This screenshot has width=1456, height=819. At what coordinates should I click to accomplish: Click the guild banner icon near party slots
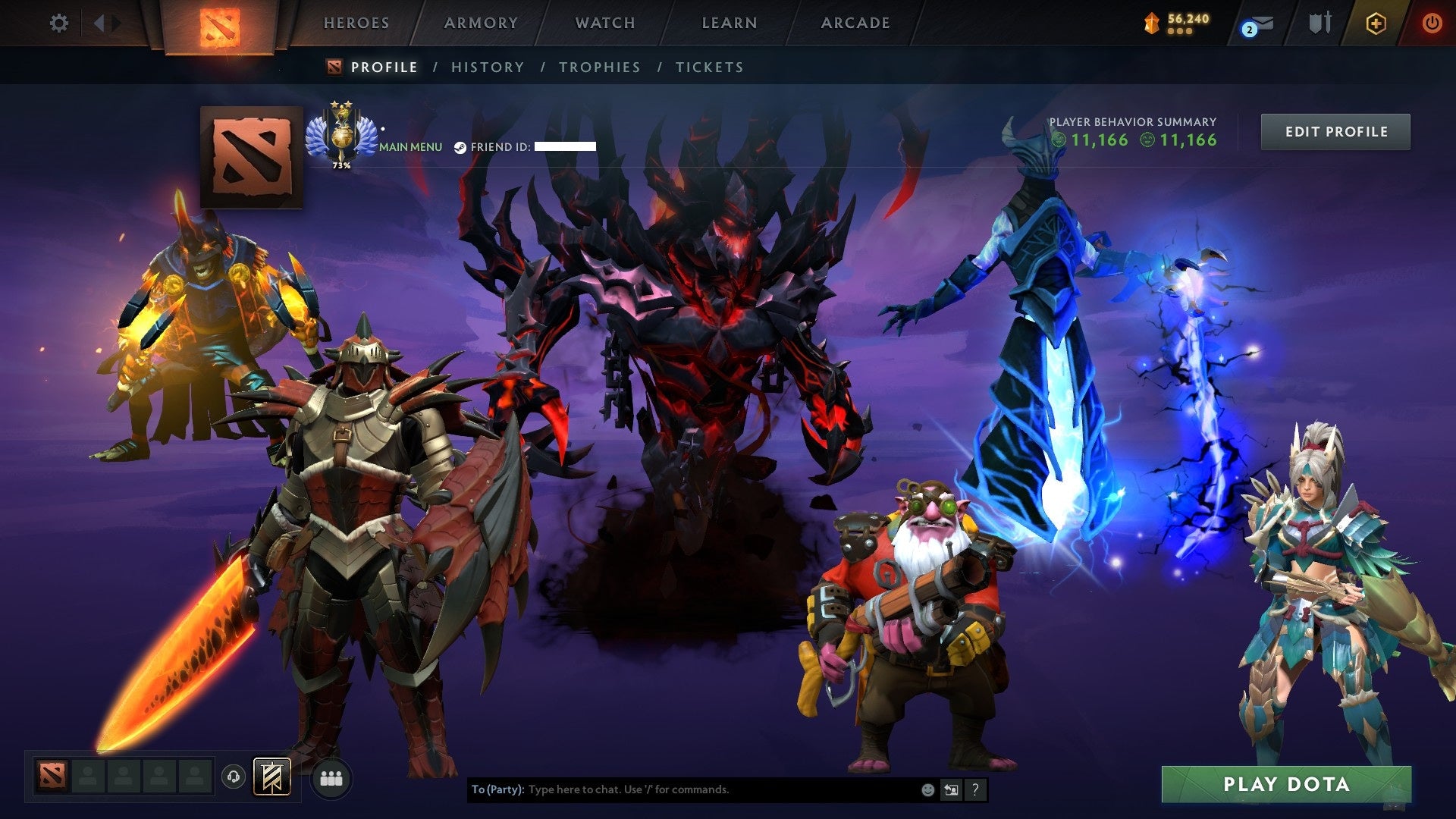coord(273,776)
